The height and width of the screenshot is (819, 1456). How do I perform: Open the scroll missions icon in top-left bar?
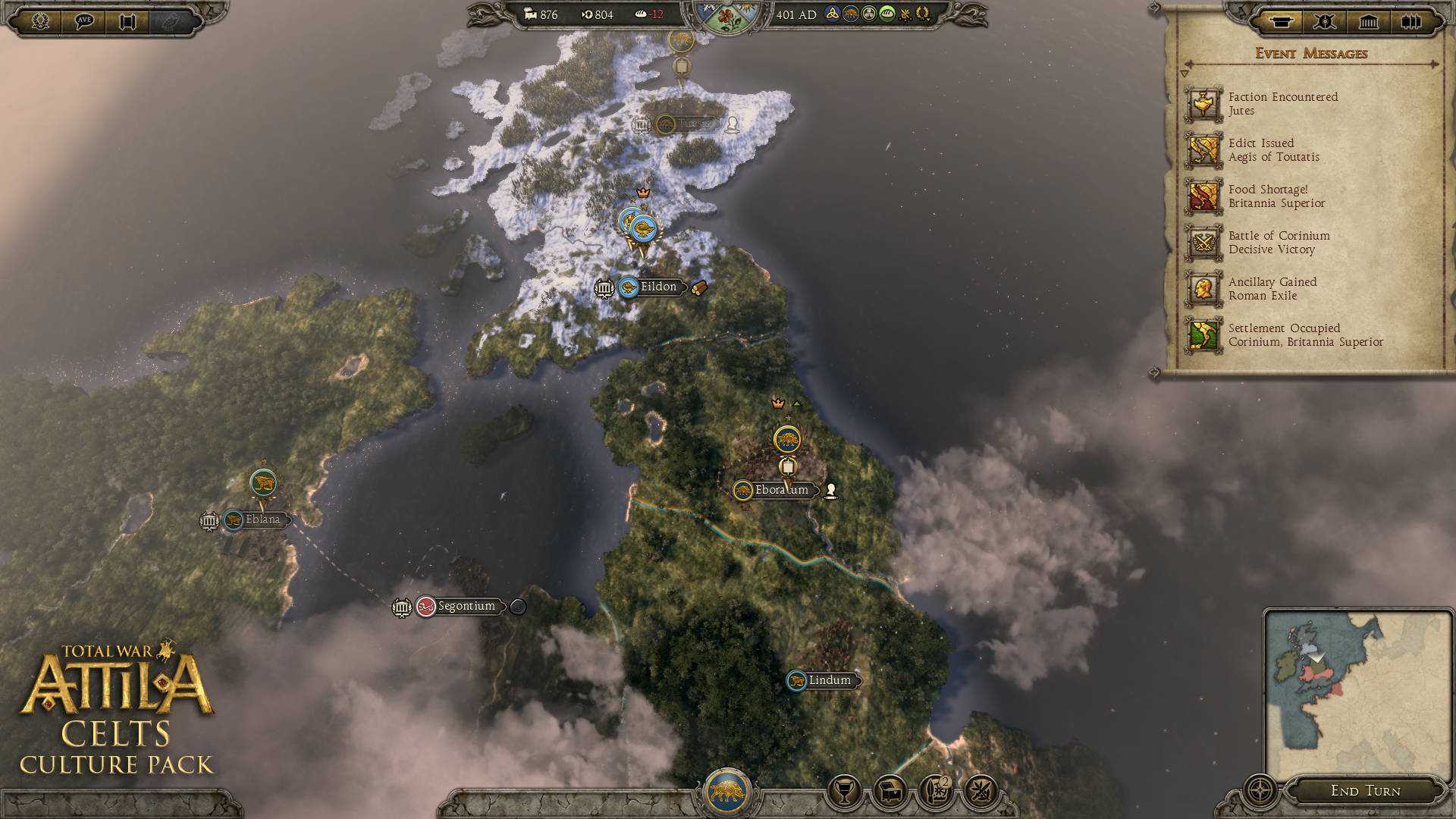(127, 23)
